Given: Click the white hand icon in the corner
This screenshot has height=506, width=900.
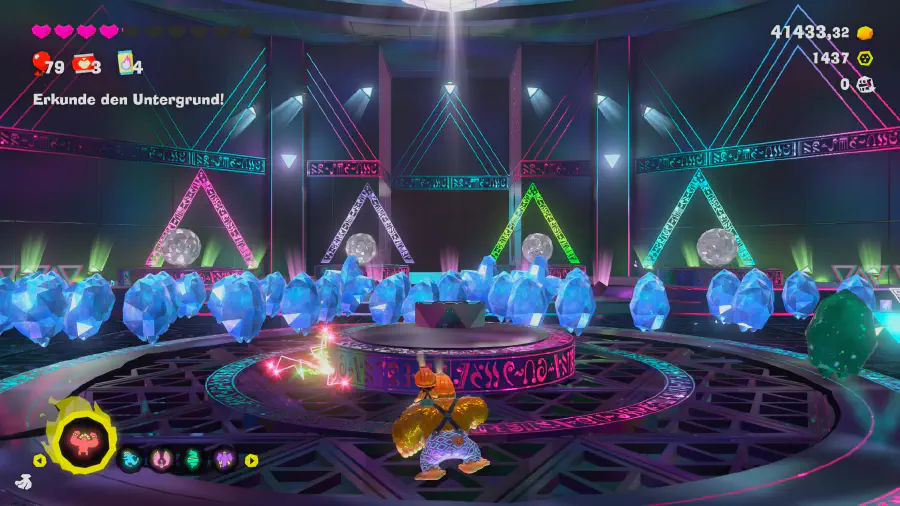Looking at the screenshot, I should pyautogui.click(x=23, y=482).
